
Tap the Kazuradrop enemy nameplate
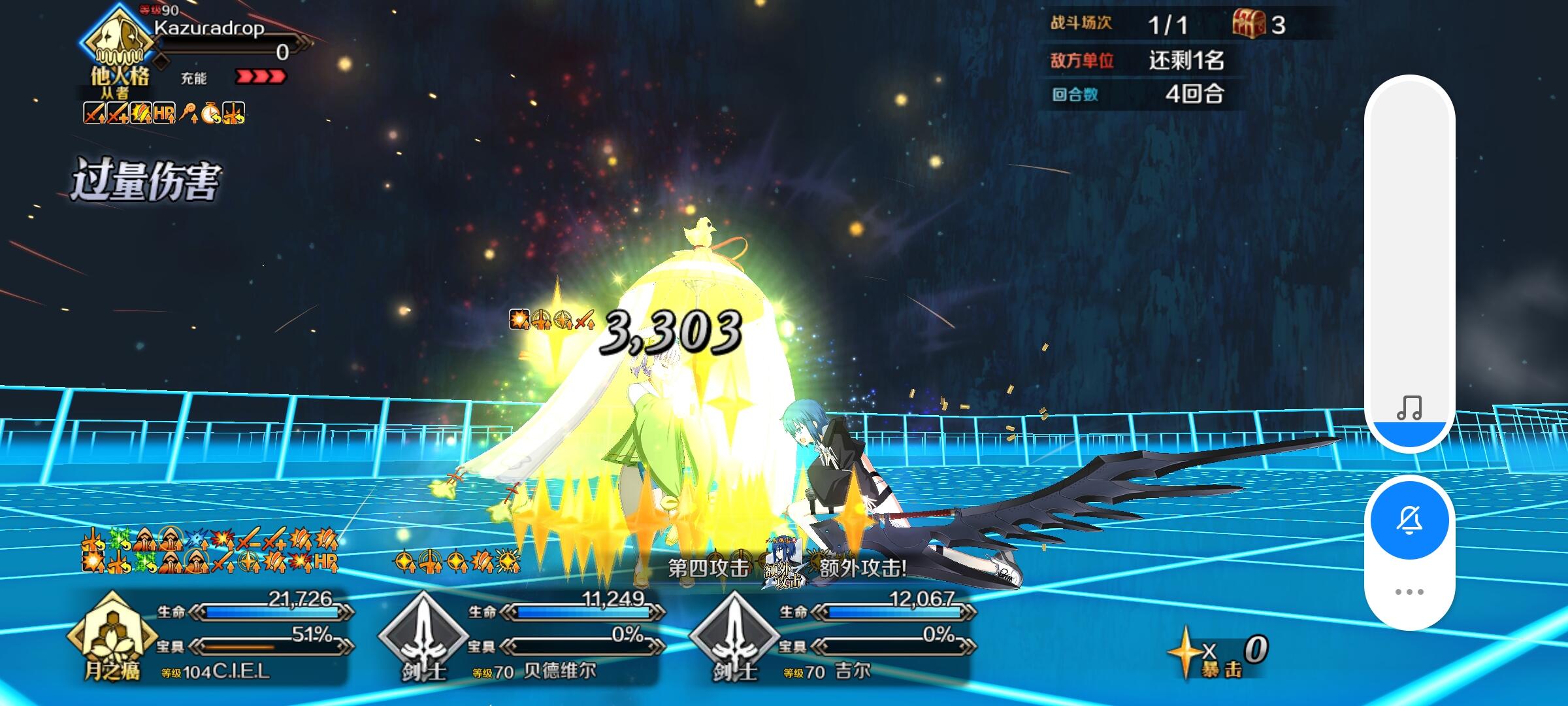pos(209,29)
